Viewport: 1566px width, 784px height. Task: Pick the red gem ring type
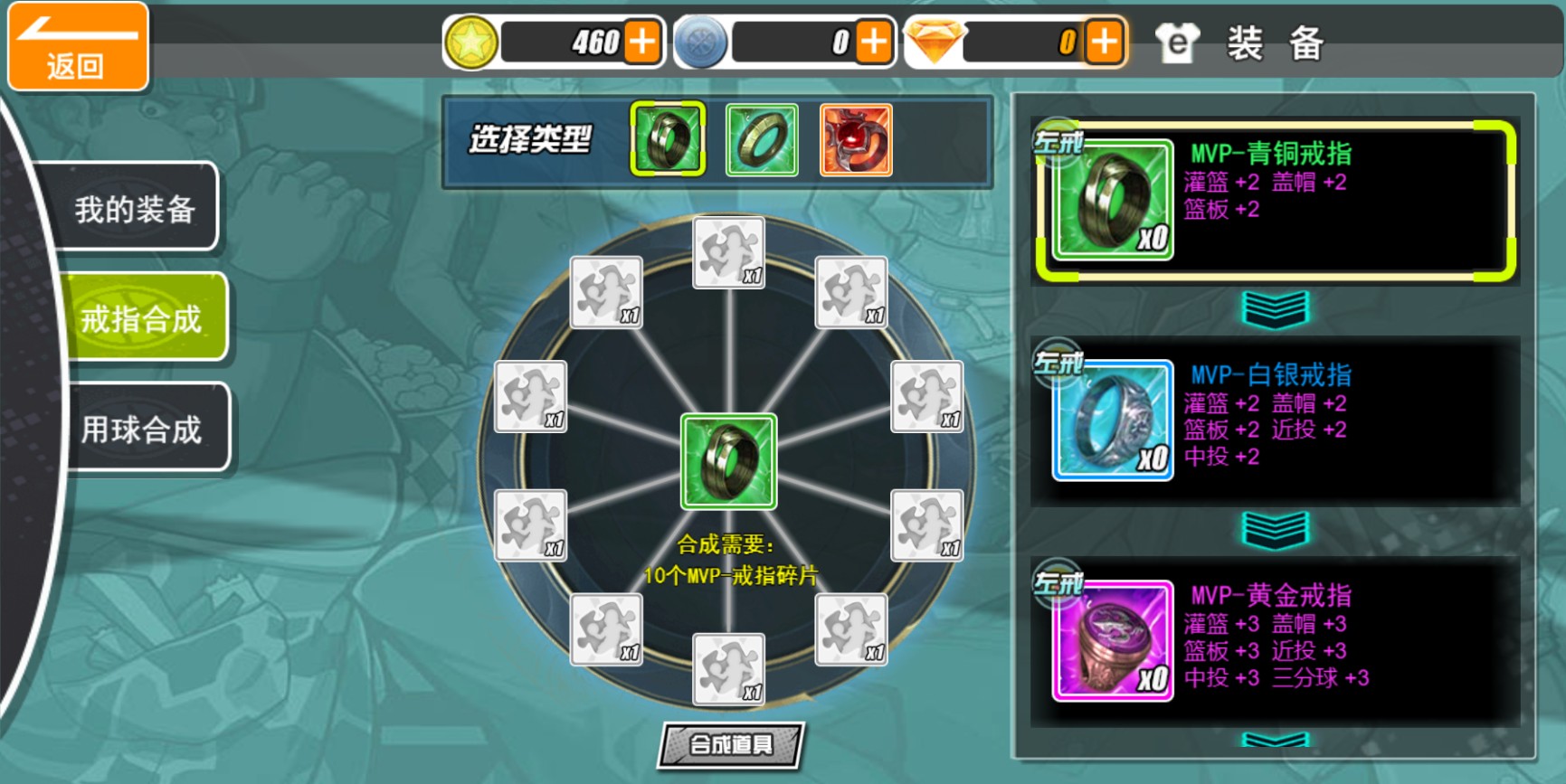click(856, 139)
